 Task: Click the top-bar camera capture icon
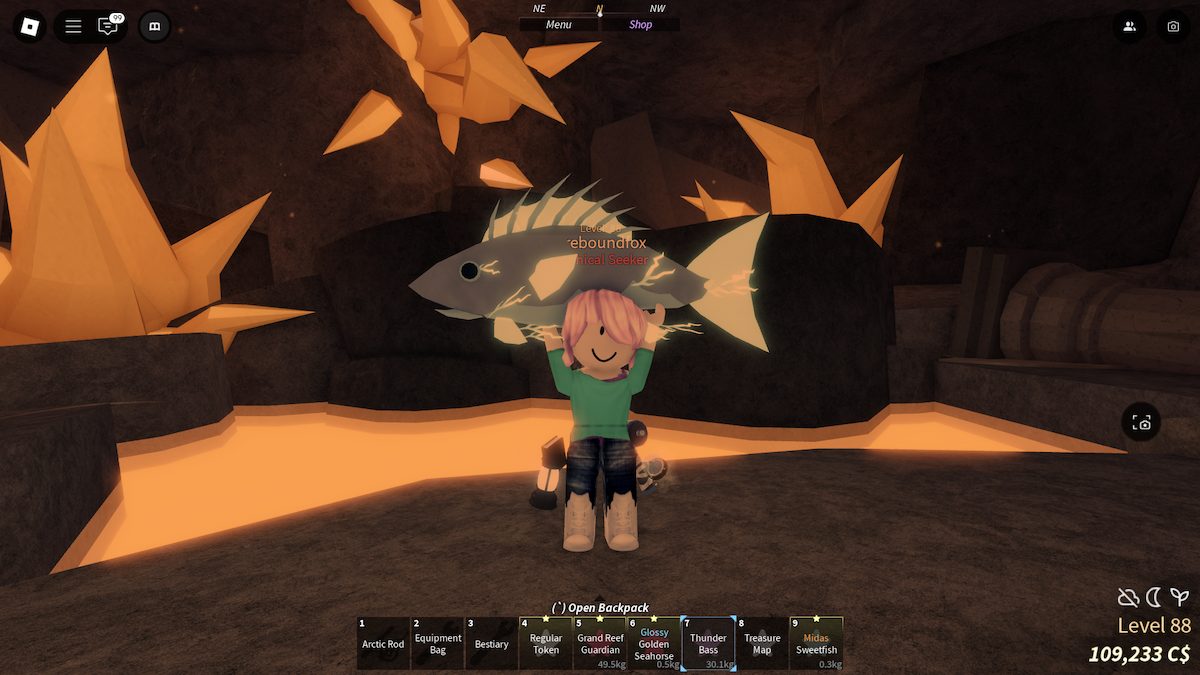pyautogui.click(x=1173, y=26)
